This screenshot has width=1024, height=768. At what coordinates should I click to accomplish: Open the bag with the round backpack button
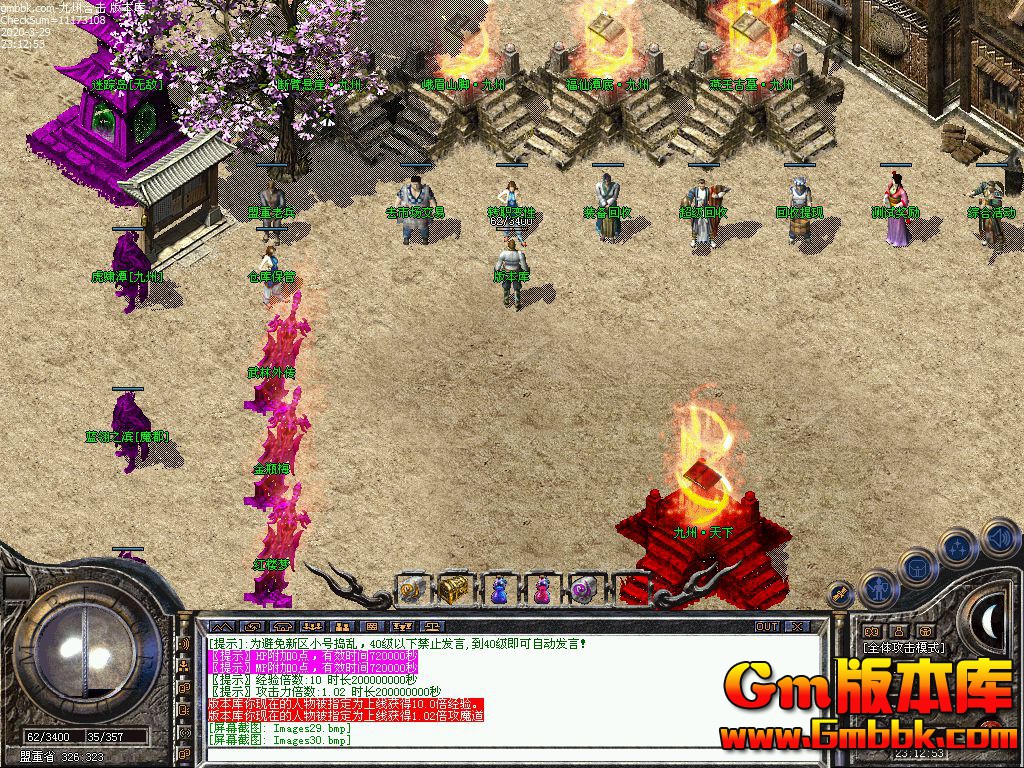click(x=916, y=567)
